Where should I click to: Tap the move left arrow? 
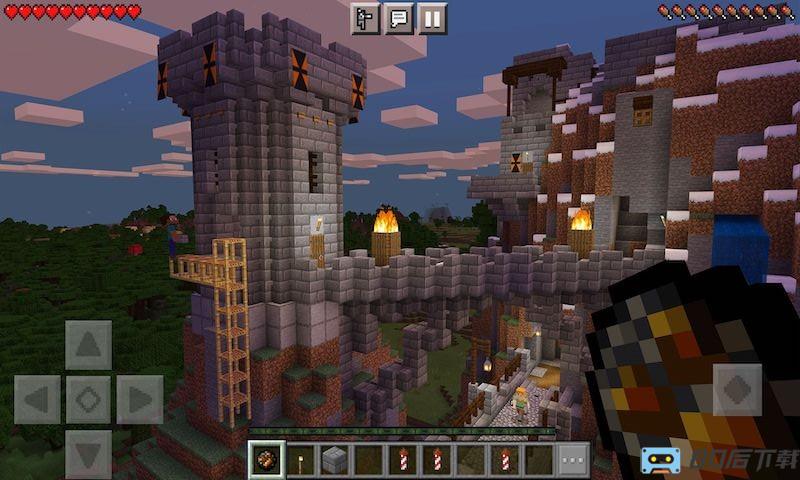tap(37, 400)
